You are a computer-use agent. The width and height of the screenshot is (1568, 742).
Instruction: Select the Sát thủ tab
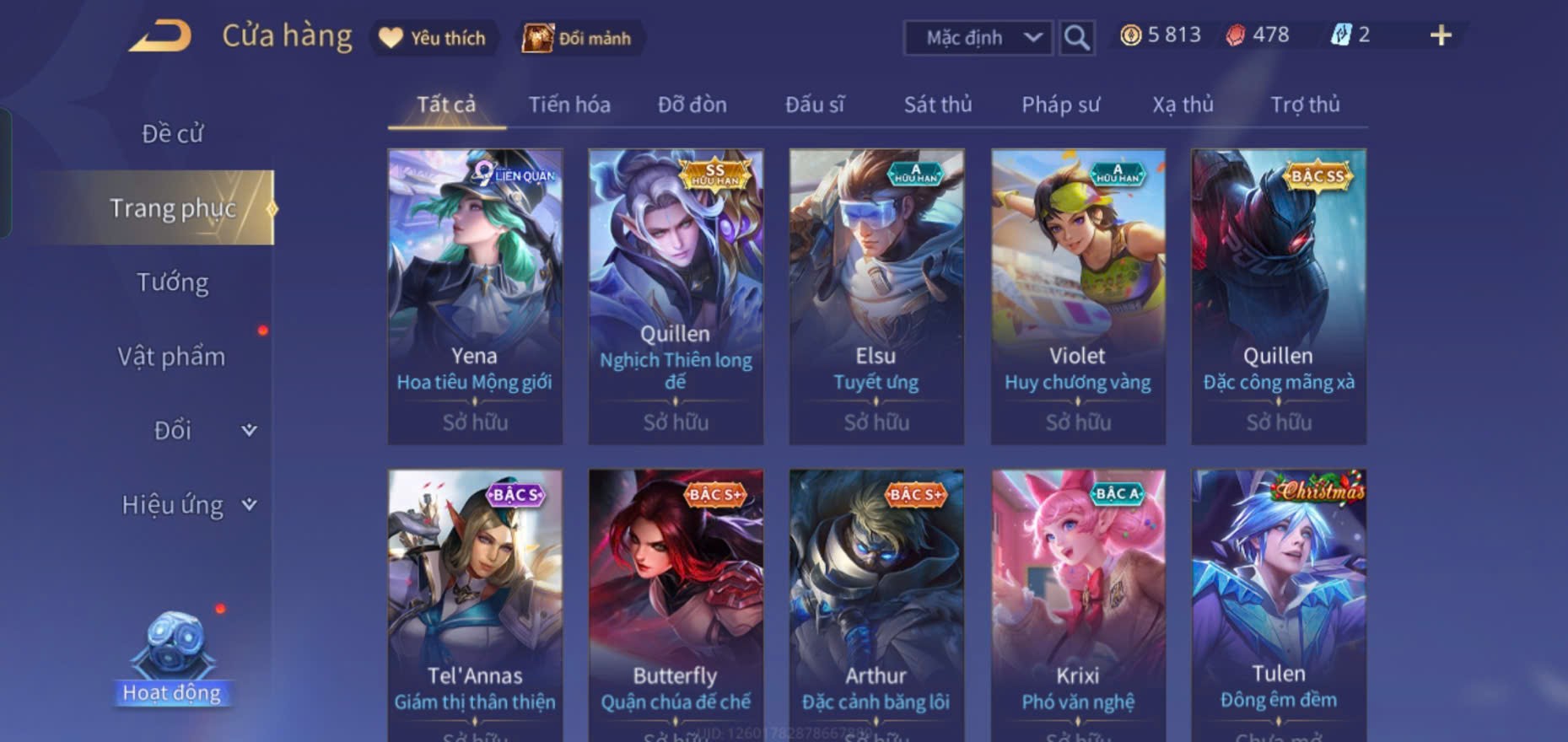[937, 105]
